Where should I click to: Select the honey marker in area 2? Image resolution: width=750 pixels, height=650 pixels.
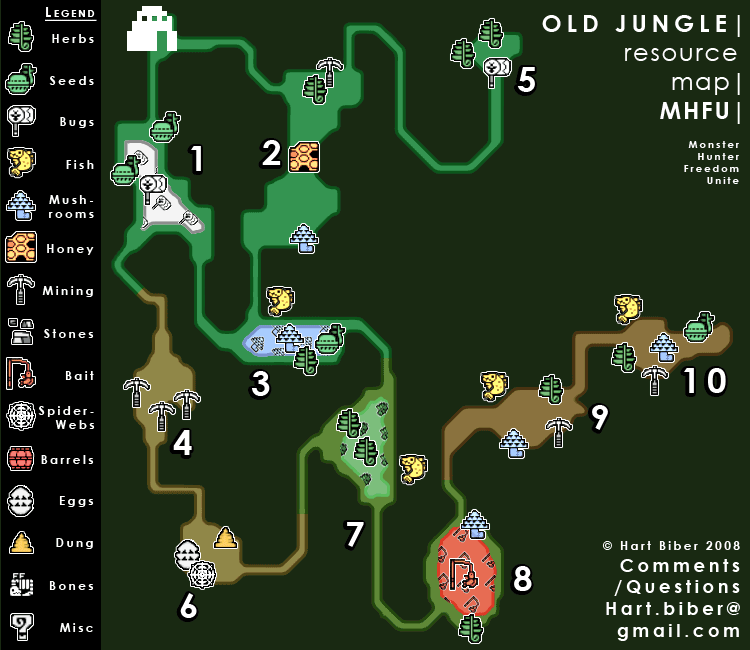coord(304,157)
